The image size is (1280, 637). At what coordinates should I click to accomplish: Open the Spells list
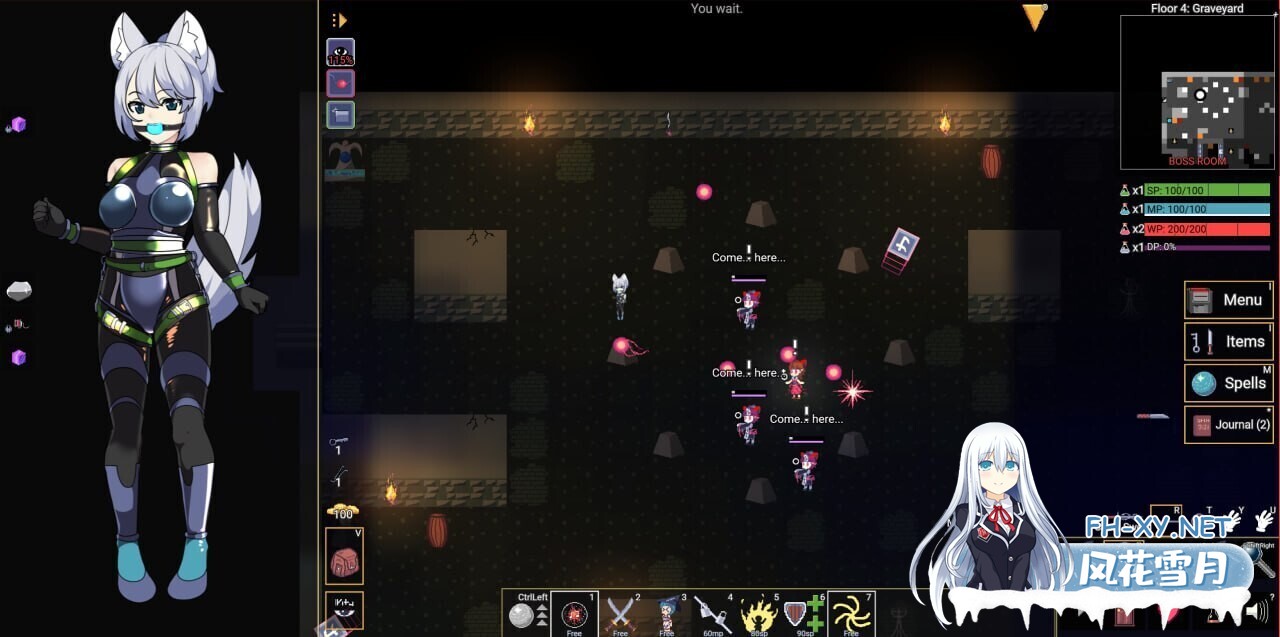tap(1228, 383)
